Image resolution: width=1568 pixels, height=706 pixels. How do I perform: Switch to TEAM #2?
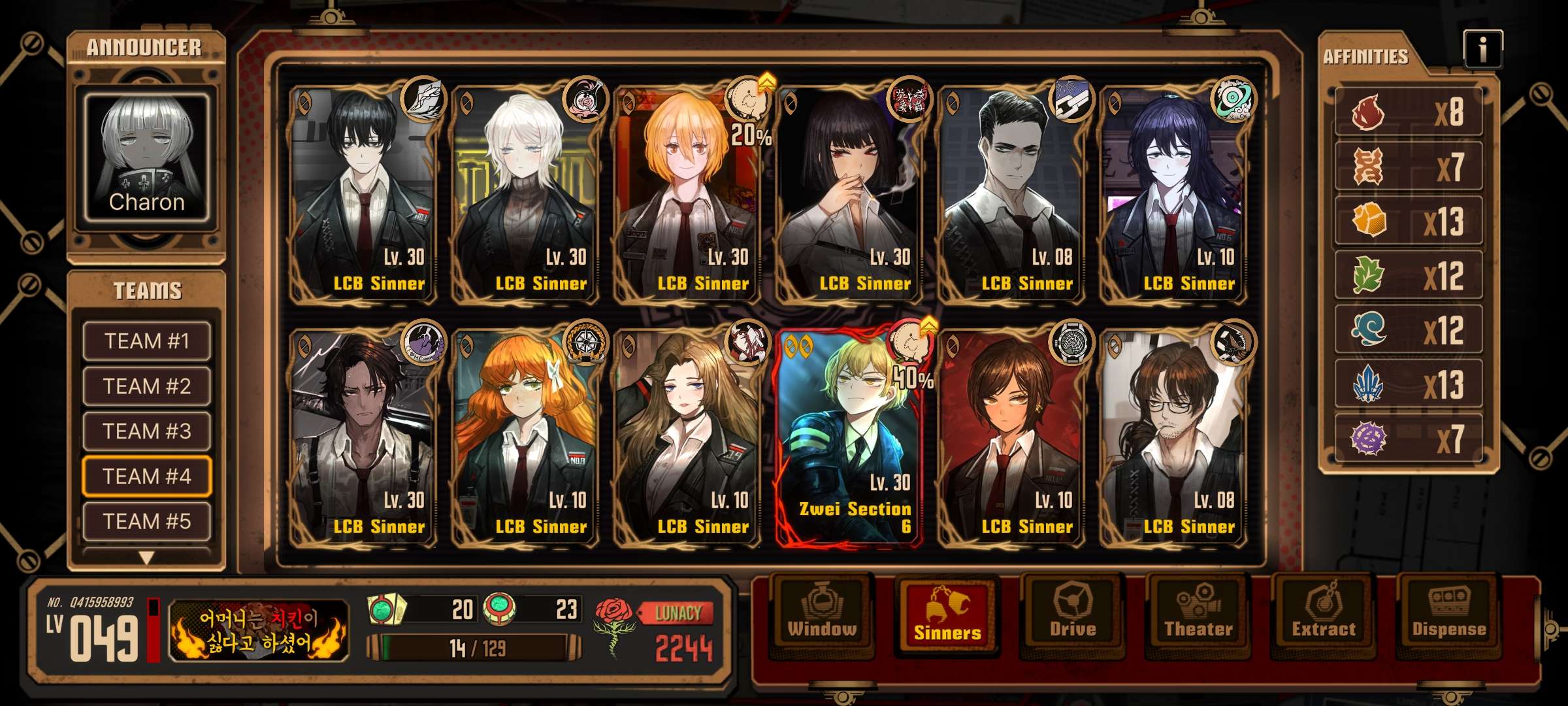[146, 386]
